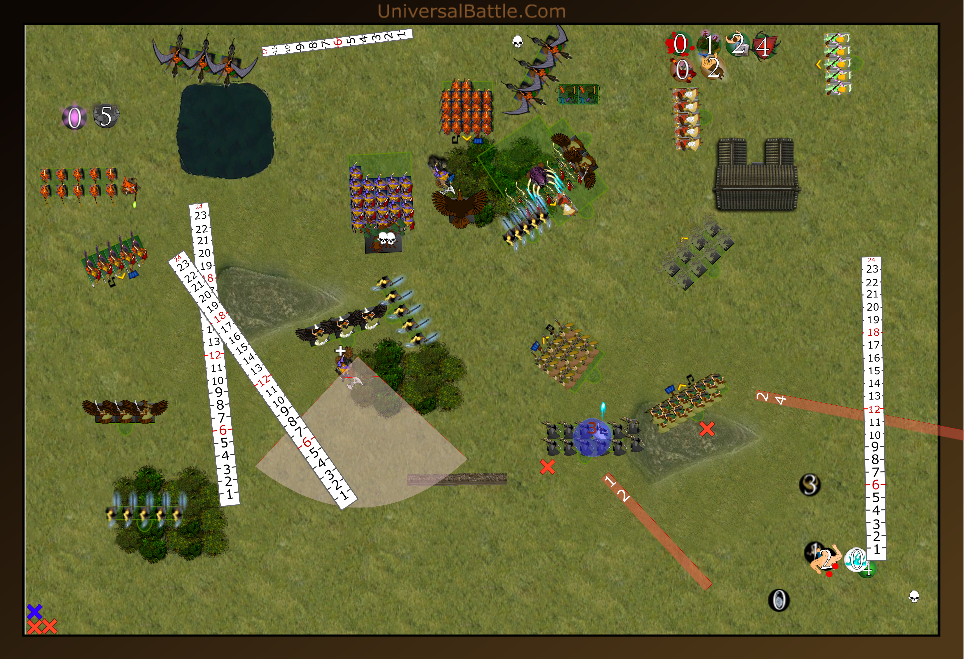Select the blue X marker
964x659 pixels.
tap(35, 611)
